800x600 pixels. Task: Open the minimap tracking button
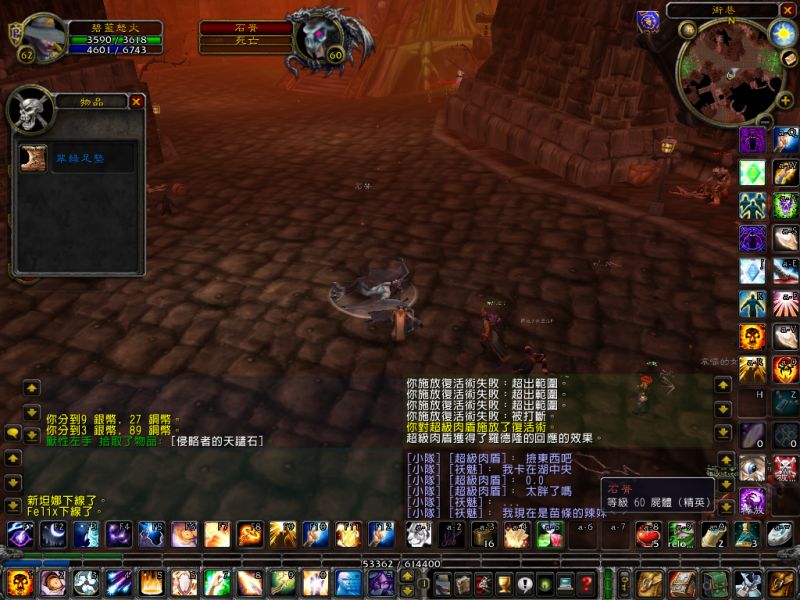pos(688,29)
